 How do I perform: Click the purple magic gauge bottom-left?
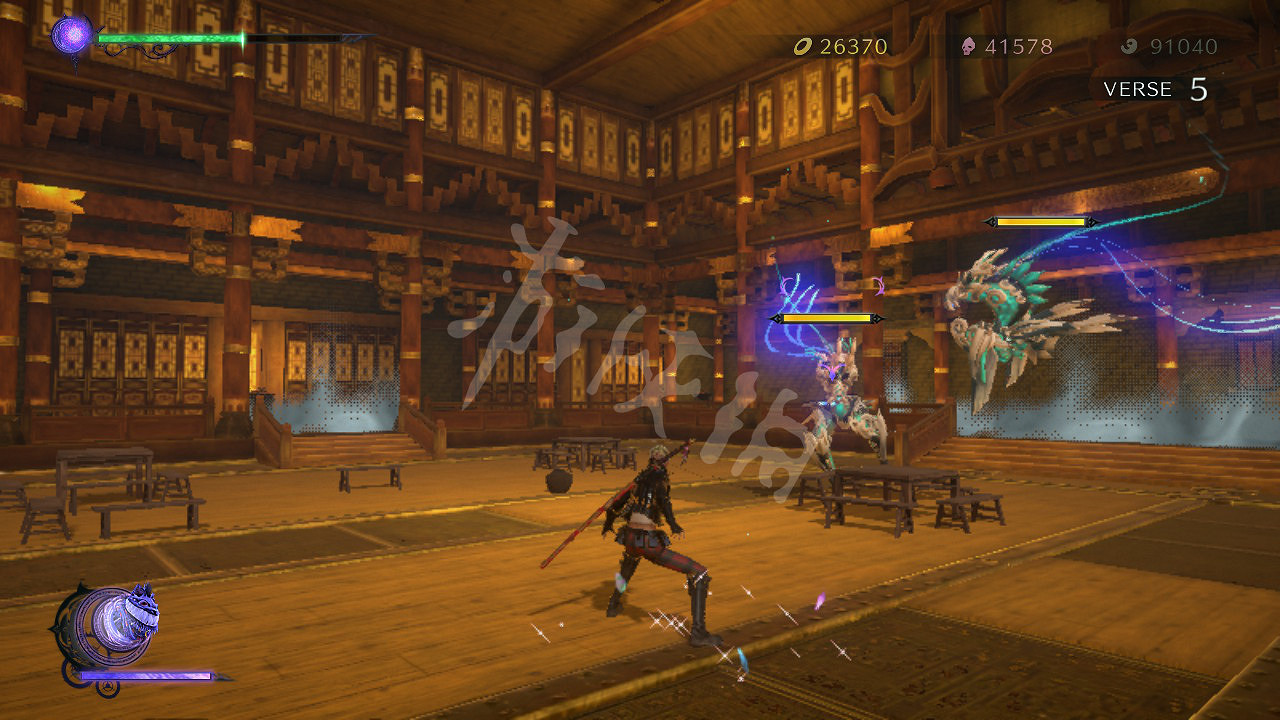145,677
